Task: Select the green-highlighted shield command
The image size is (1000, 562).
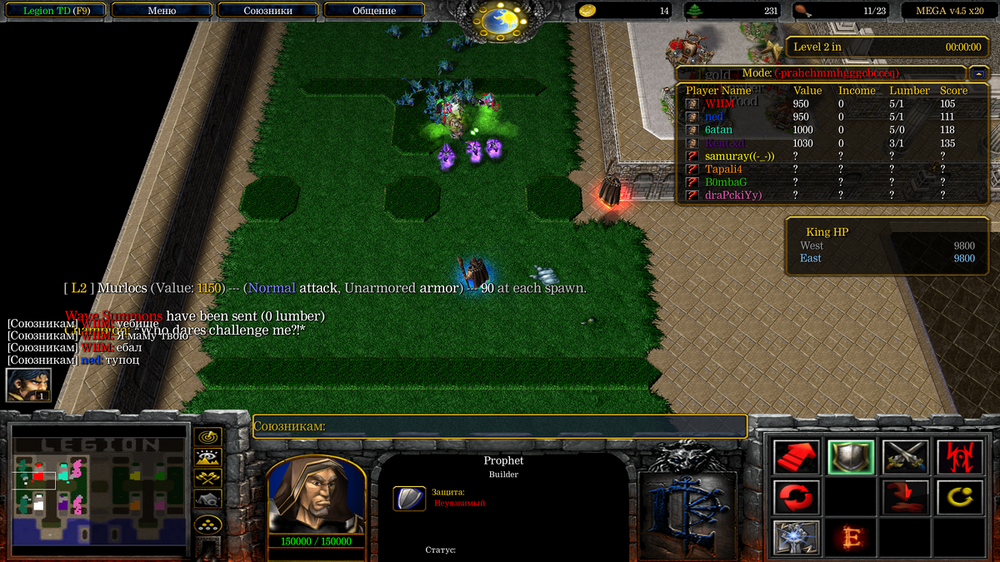Action: pyautogui.click(x=850, y=457)
